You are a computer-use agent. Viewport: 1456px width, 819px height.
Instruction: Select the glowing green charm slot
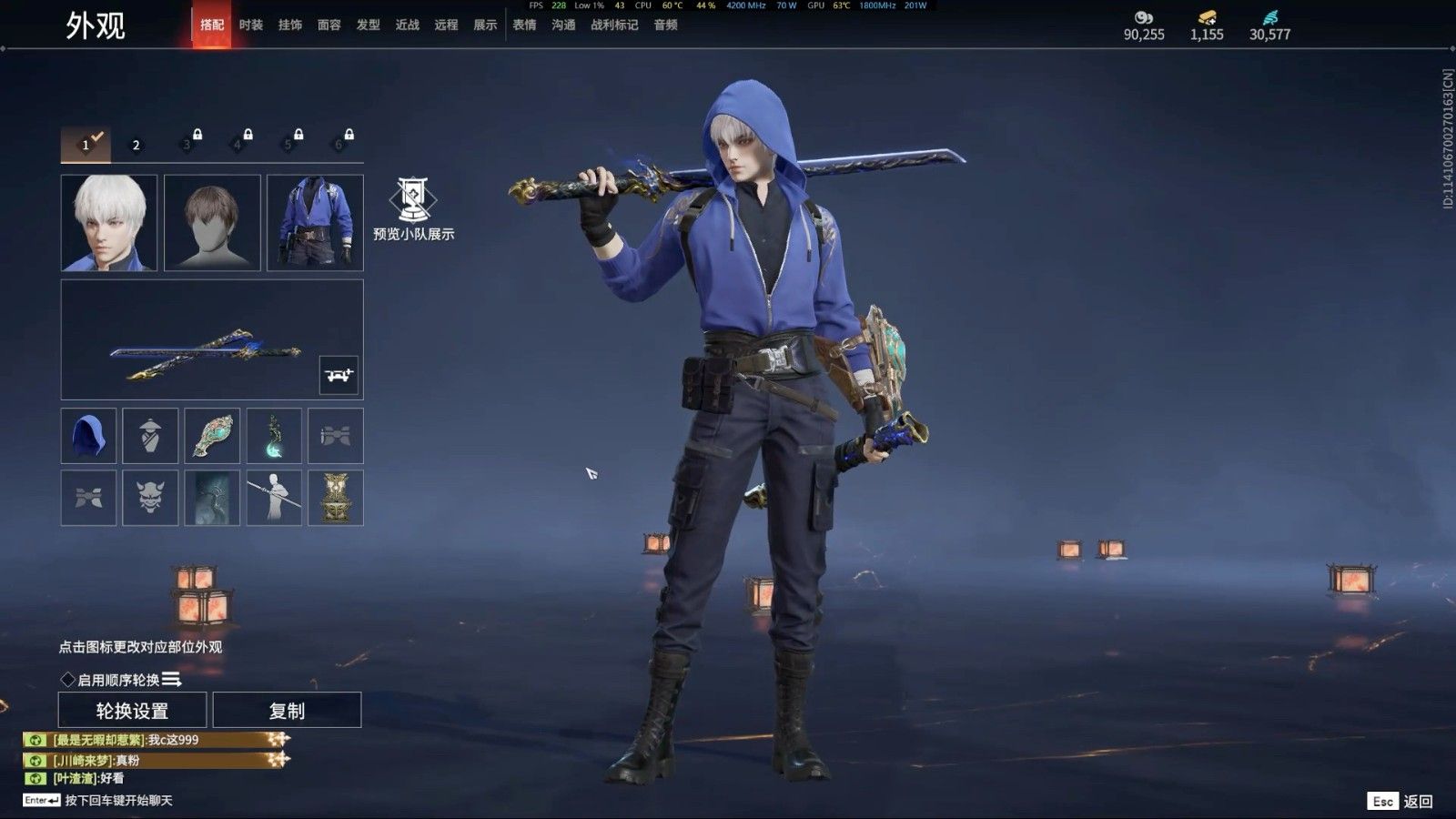(x=275, y=436)
